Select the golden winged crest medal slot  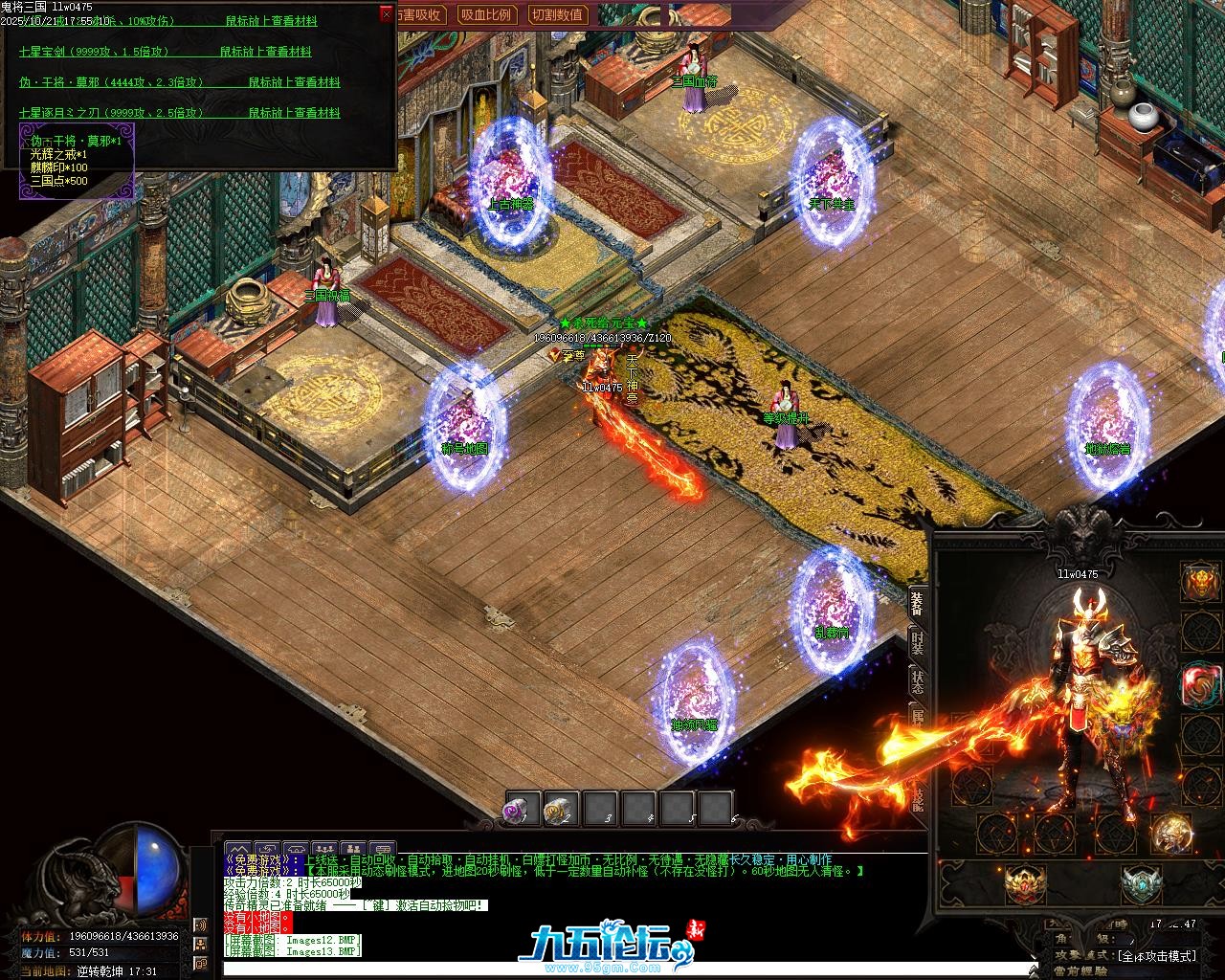[x=1024, y=882]
